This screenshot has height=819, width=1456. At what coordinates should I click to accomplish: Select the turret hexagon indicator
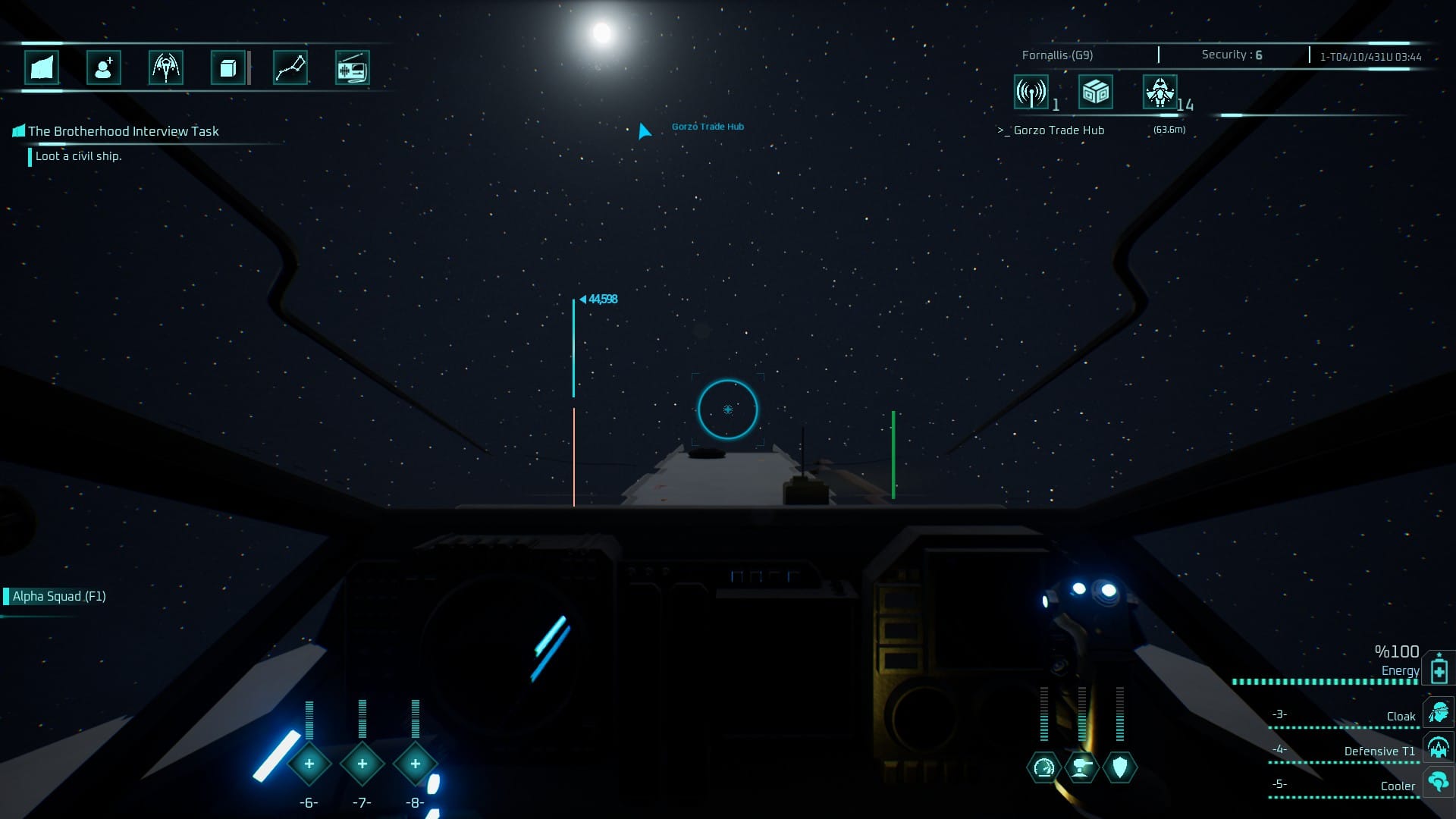tap(1081, 767)
